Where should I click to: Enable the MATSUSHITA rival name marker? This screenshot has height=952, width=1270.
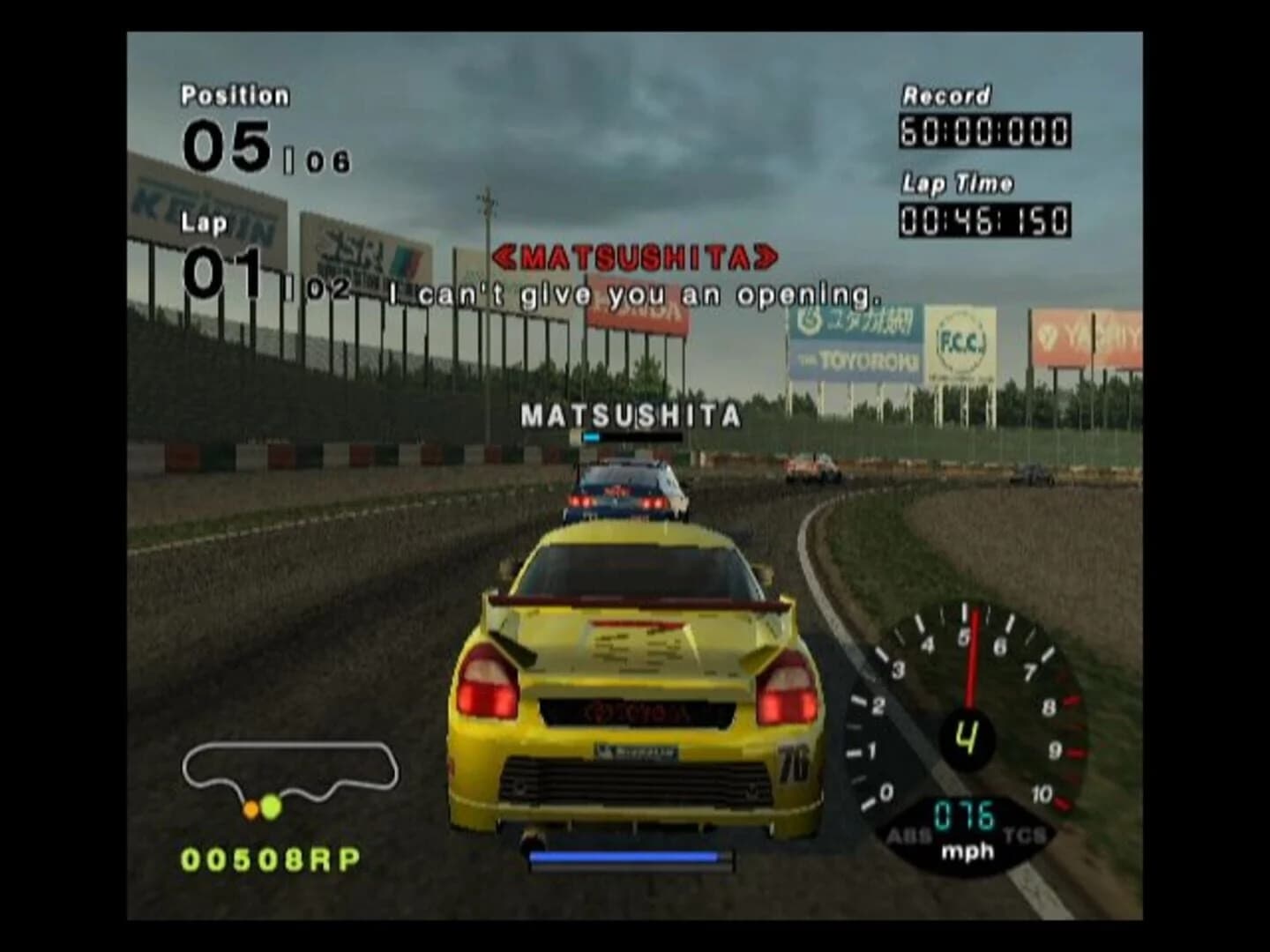tap(631, 414)
